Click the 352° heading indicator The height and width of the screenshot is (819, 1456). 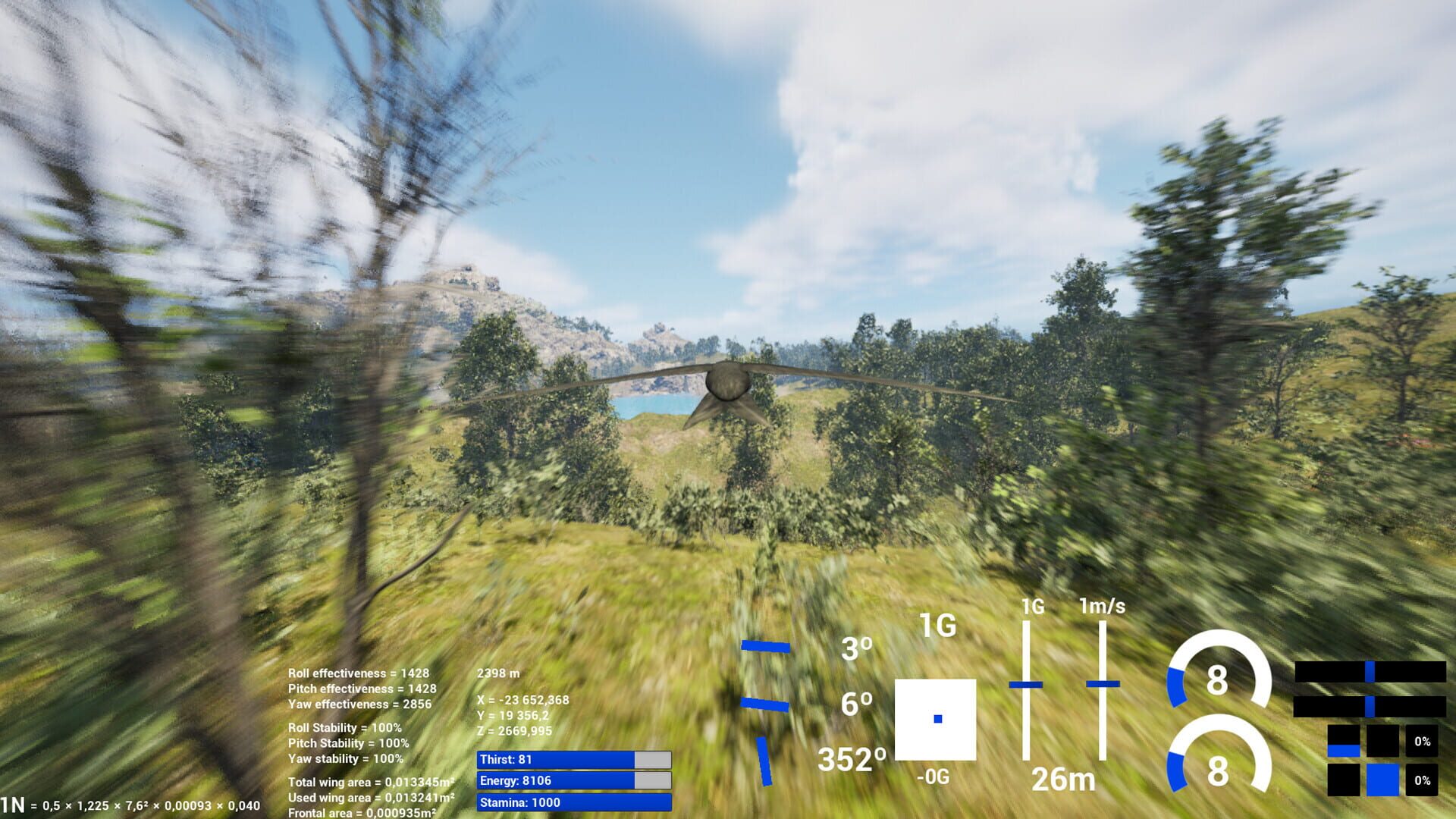coord(853,758)
